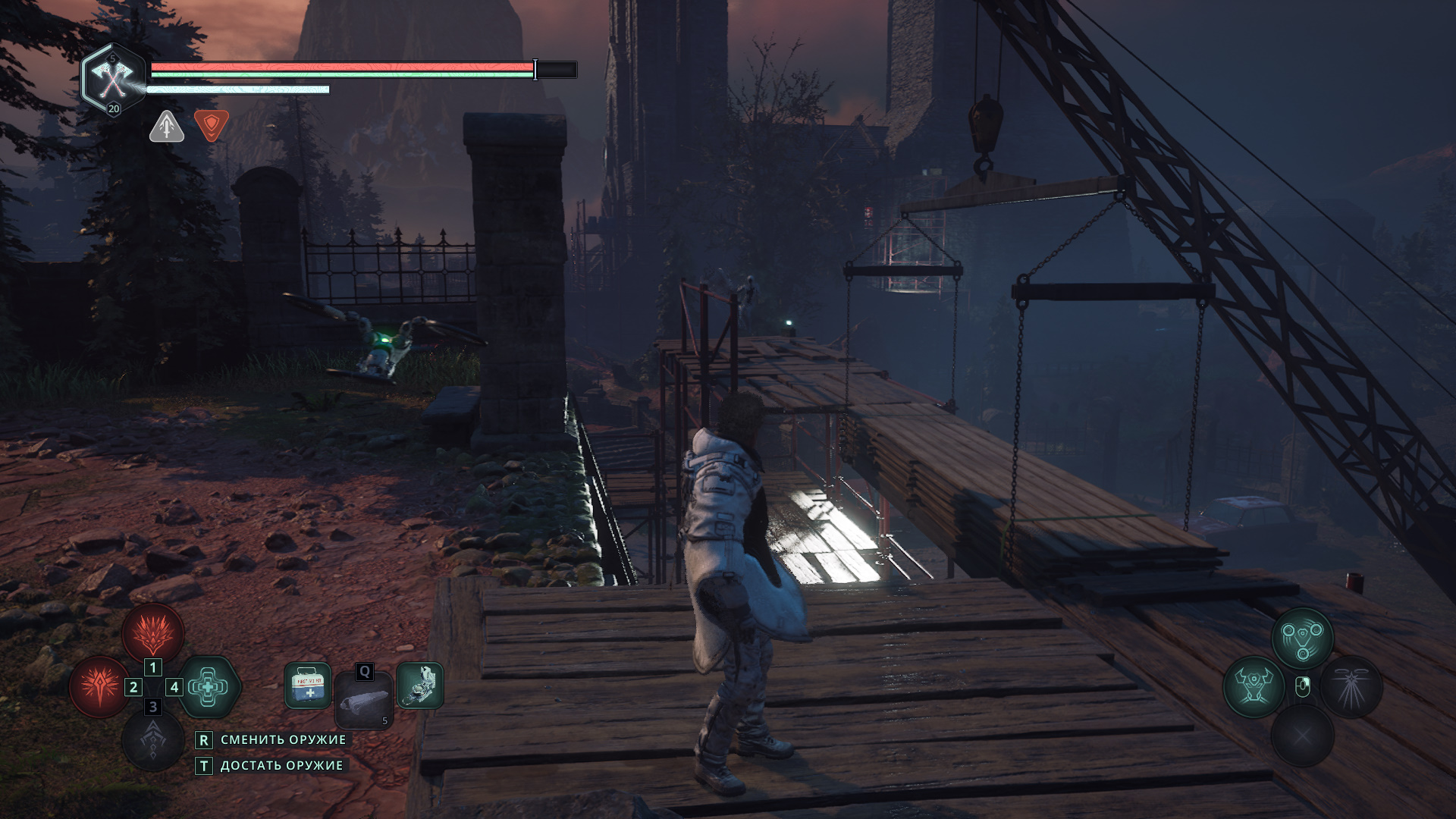Click the empty X-marked ability slot
Screen dimensions: 1456x819
click(x=1302, y=735)
